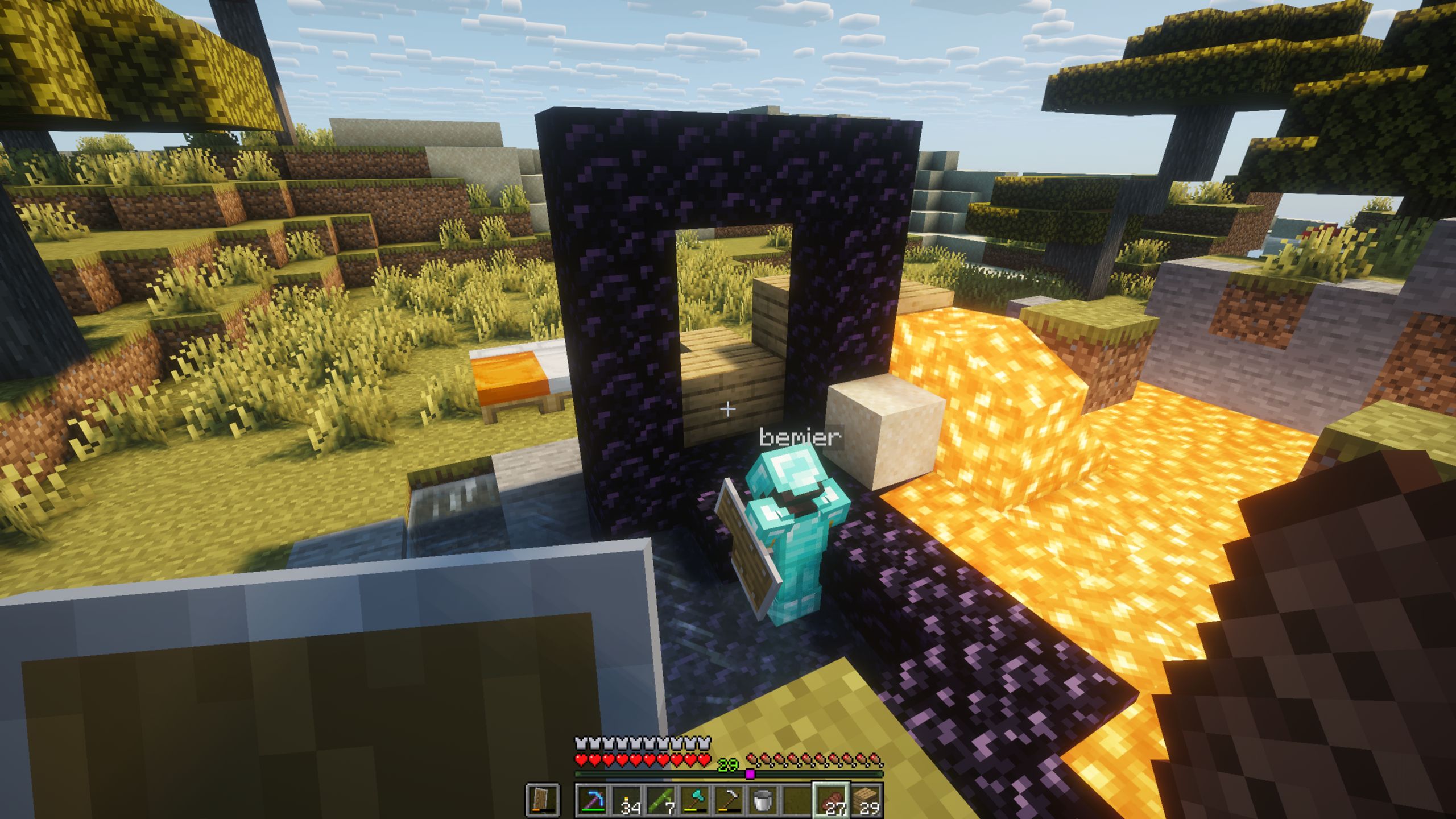This screenshot has width=1456, height=819.
Task: Choose the wooden planks stack of 29
Action: pos(865,800)
